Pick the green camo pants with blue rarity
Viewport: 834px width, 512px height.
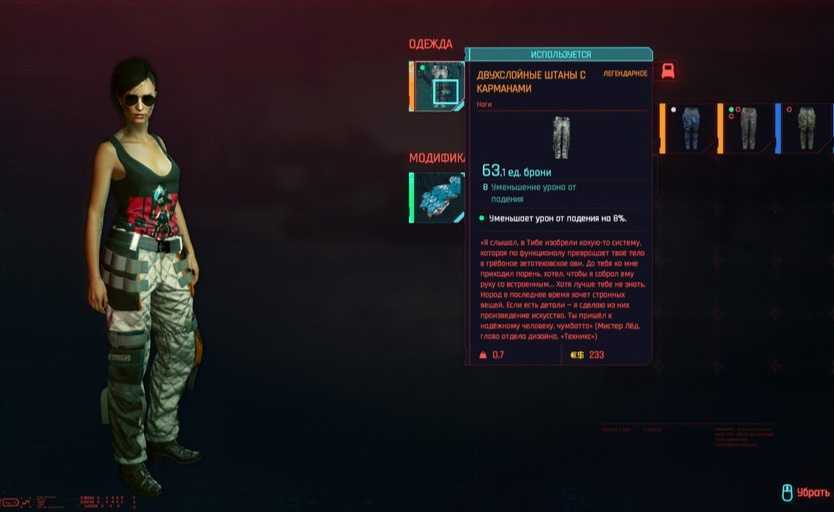804,128
